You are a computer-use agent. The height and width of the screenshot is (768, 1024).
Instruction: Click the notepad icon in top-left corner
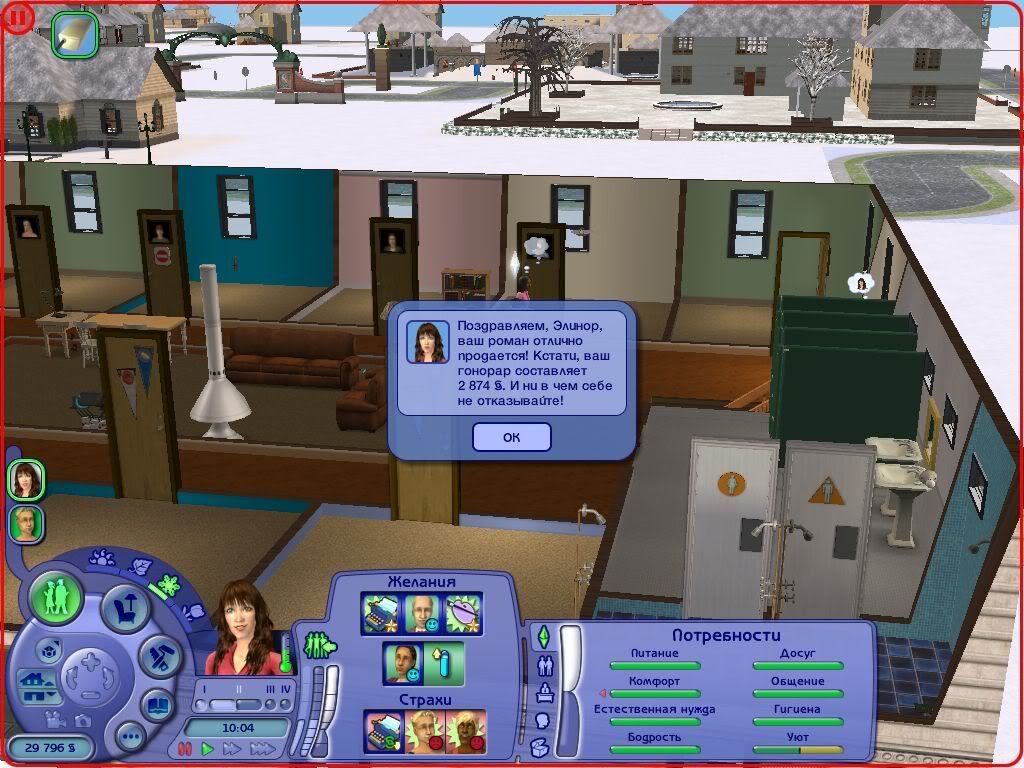(75, 33)
